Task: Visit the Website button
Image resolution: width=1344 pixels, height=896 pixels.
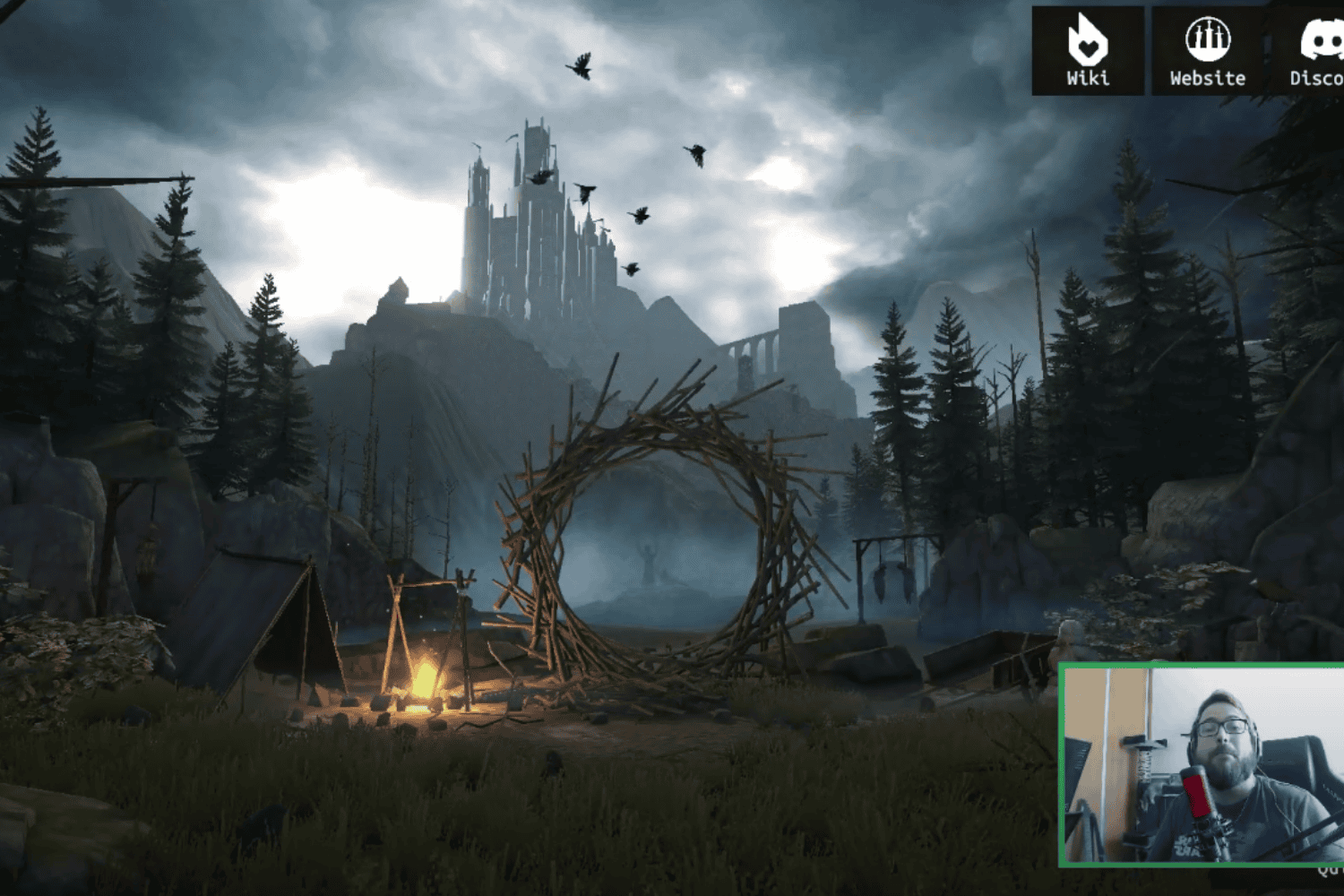Action: pos(1207,51)
